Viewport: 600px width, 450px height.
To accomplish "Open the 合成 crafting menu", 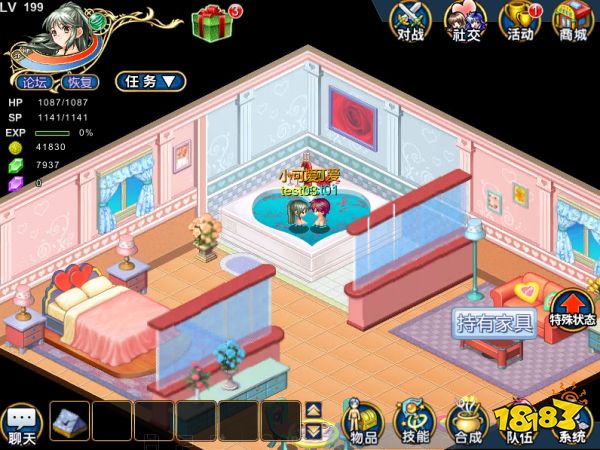I will pyautogui.click(x=466, y=423).
